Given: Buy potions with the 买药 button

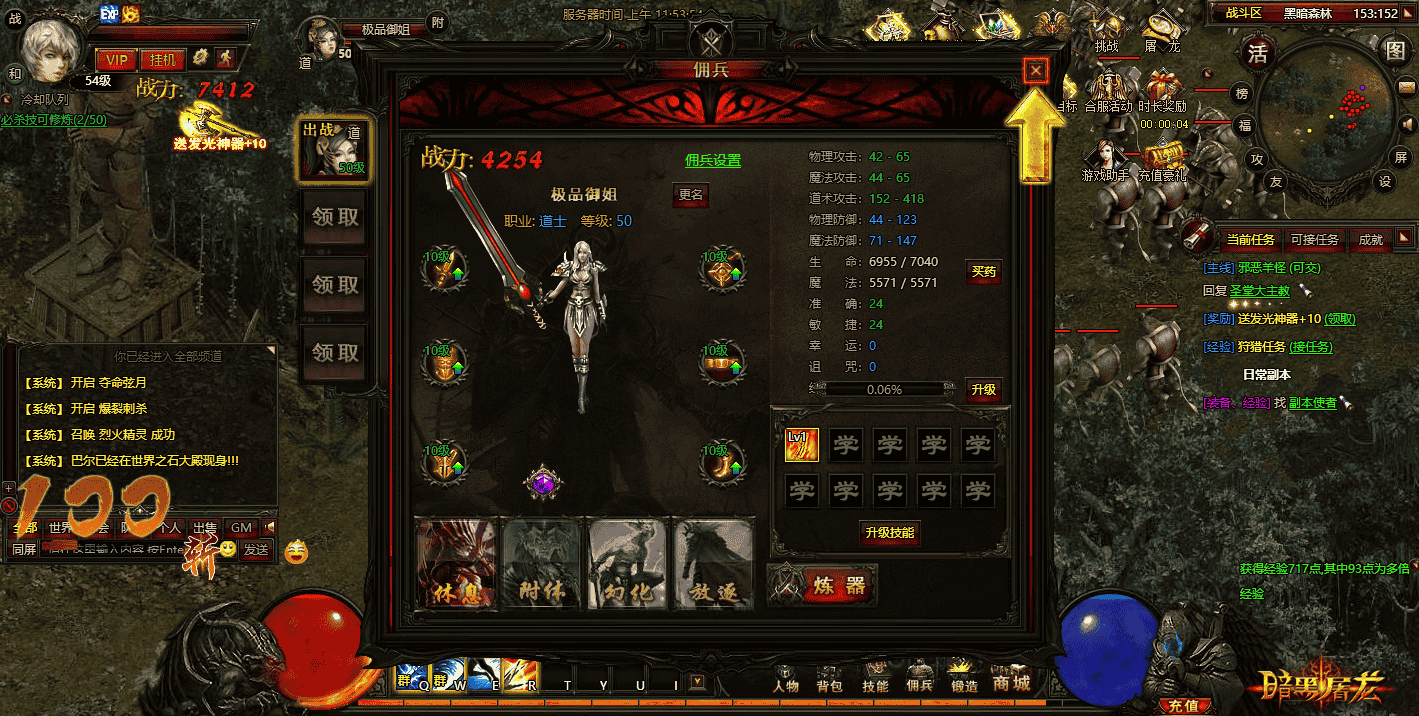Looking at the screenshot, I should pos(983,272).
